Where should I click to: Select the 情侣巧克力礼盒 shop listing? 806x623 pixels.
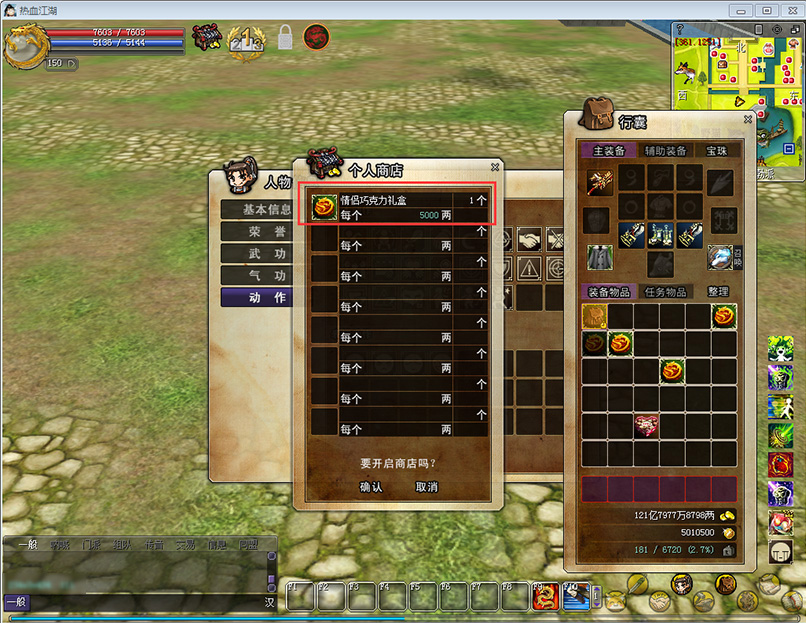[399, 207]
